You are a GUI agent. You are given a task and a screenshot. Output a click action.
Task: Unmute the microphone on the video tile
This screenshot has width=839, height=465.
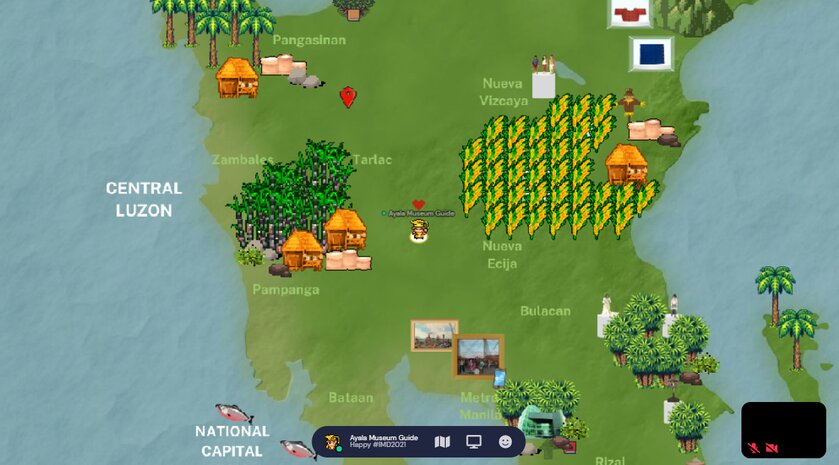click(x=752, y=448)
